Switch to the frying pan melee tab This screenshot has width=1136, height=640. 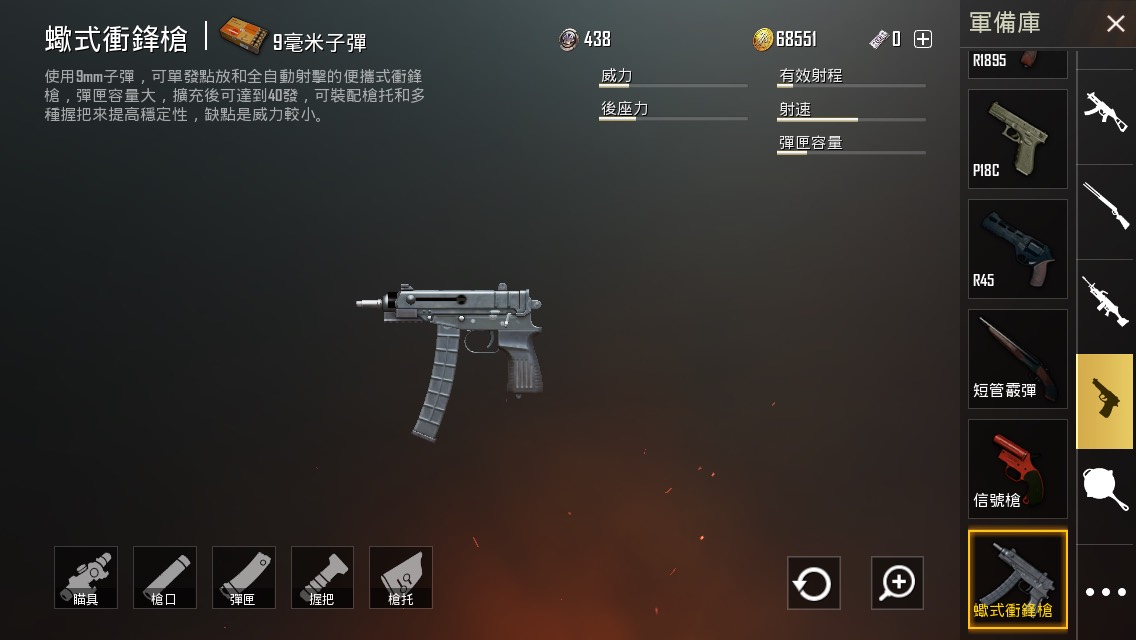(1105, 492)
